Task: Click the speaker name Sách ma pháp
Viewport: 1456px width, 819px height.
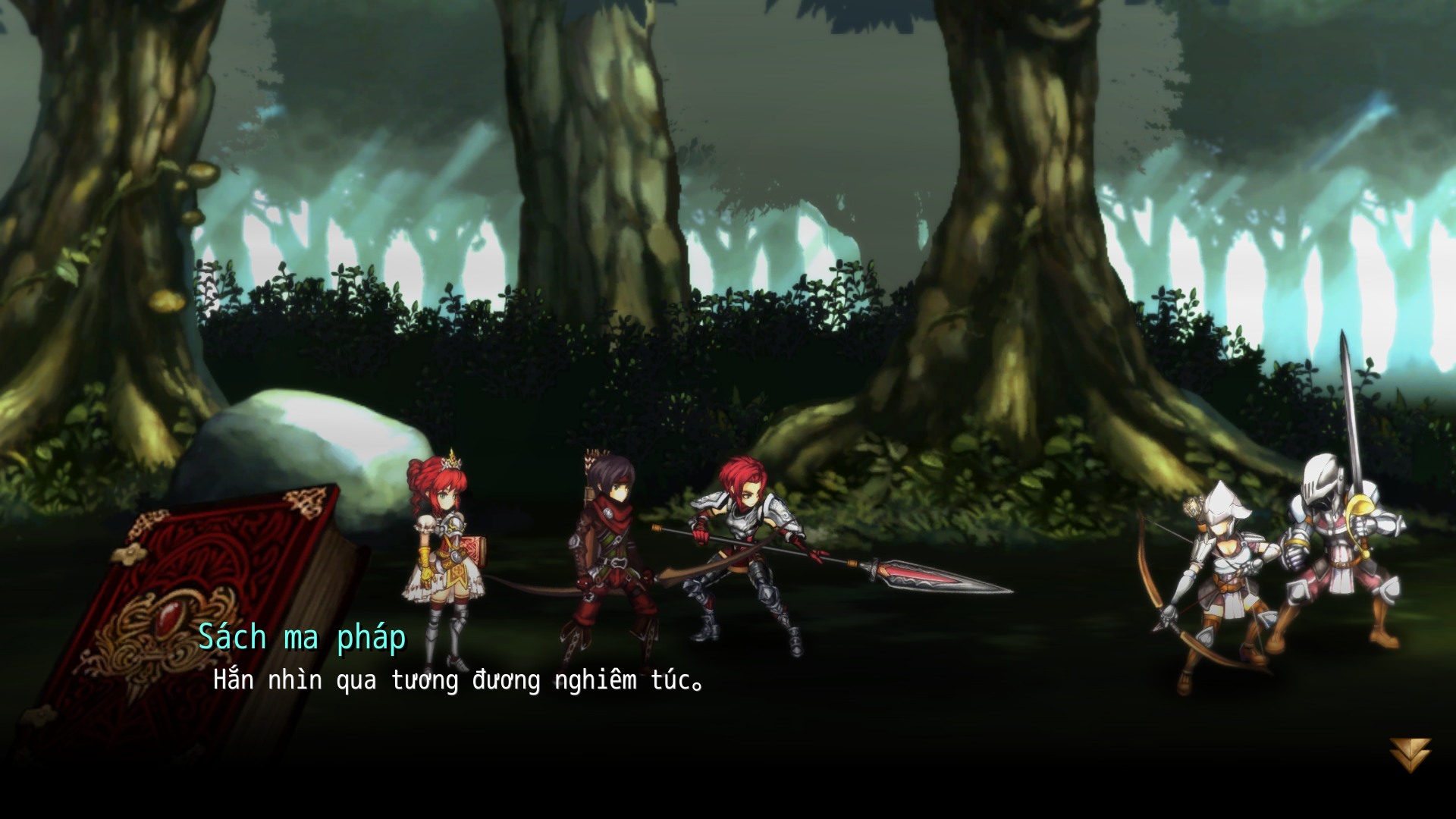Action: (x=303, y=638)
